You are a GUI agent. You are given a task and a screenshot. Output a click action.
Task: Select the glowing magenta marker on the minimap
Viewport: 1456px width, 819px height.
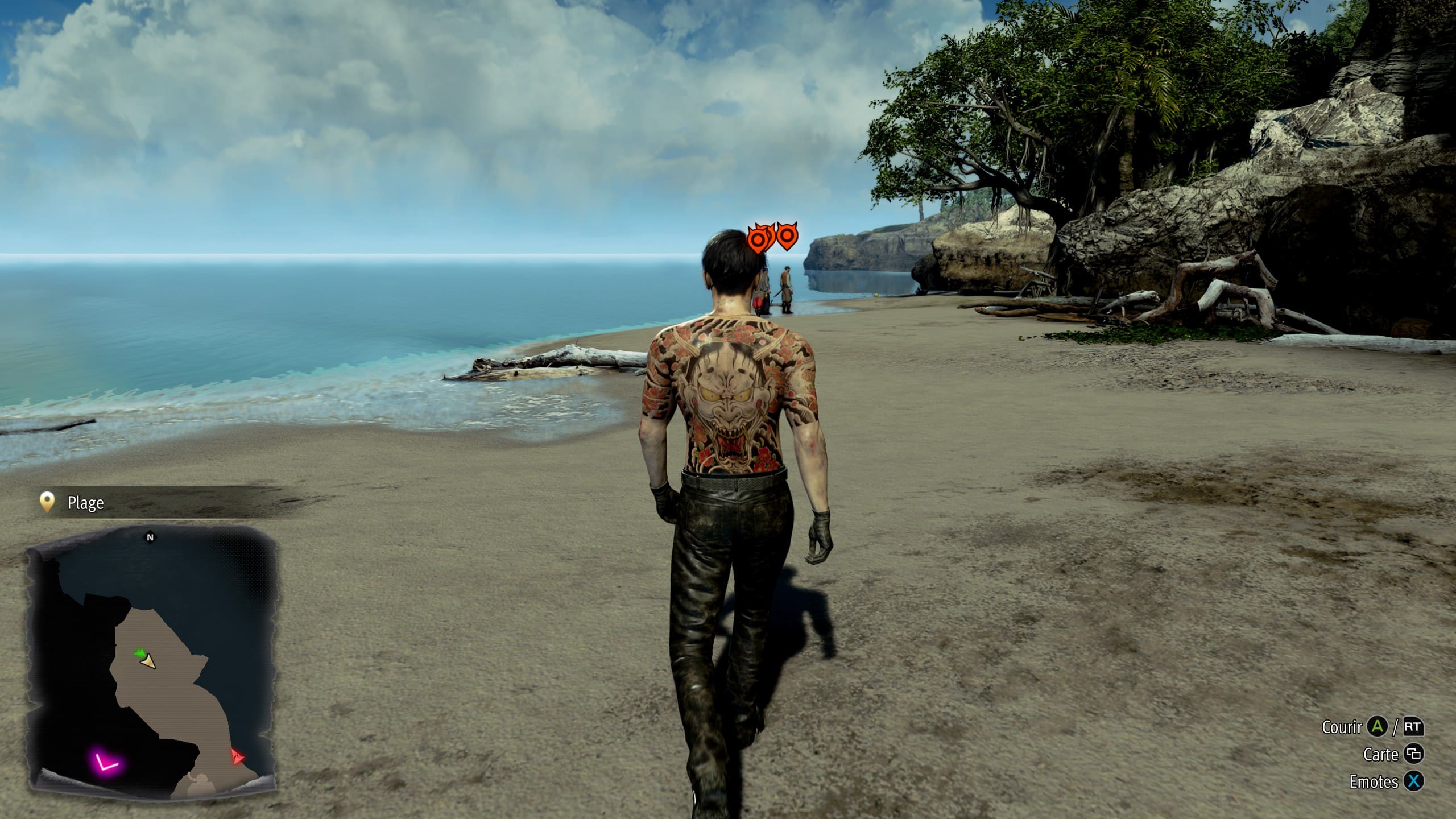tap(105, 762)
